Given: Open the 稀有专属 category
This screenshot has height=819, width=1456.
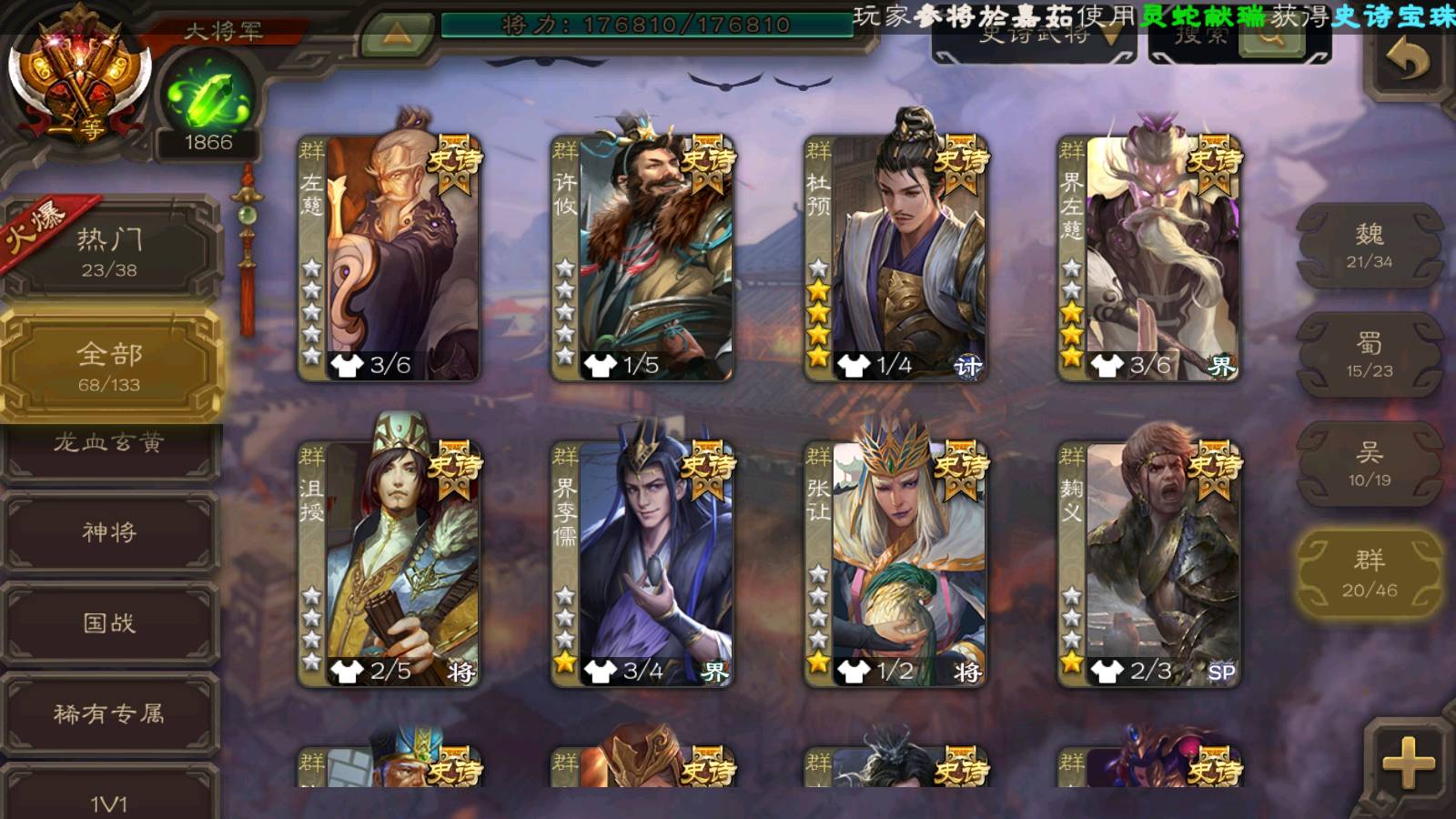Looking at the screenshot, I should (x=109, y=714).
